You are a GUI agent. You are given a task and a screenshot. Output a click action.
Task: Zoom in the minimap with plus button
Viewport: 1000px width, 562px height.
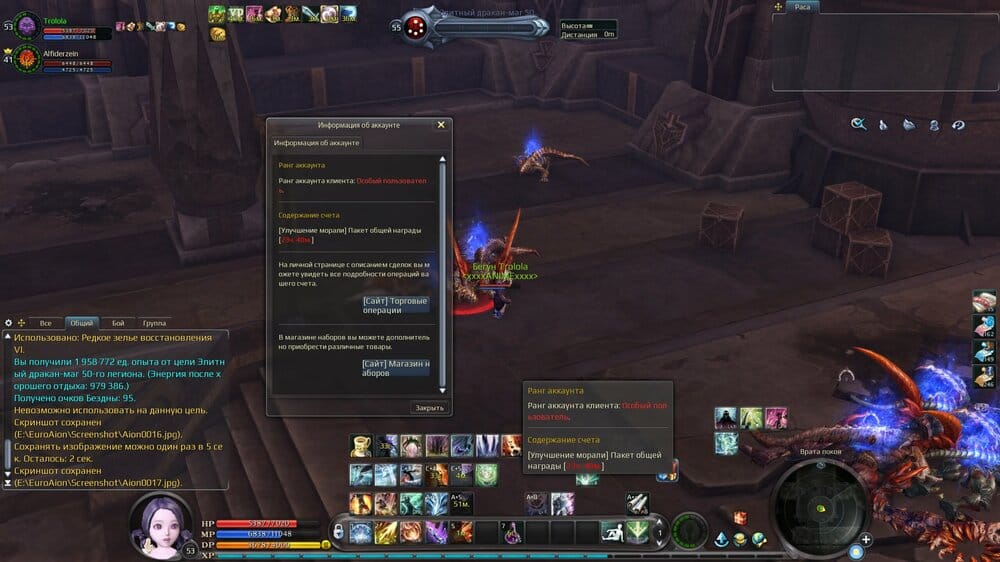(x=866, y=540)
